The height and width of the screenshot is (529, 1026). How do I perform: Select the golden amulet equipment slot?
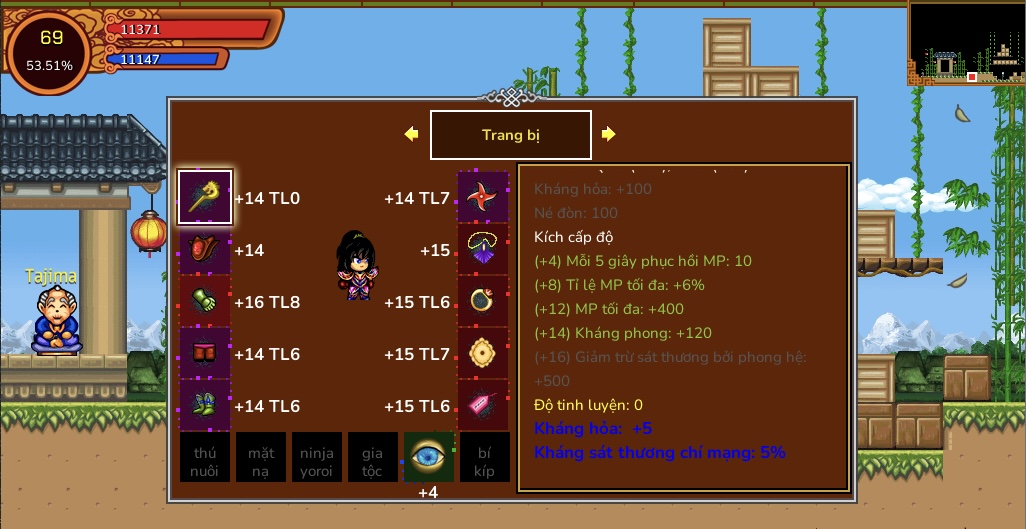point(484,353)
